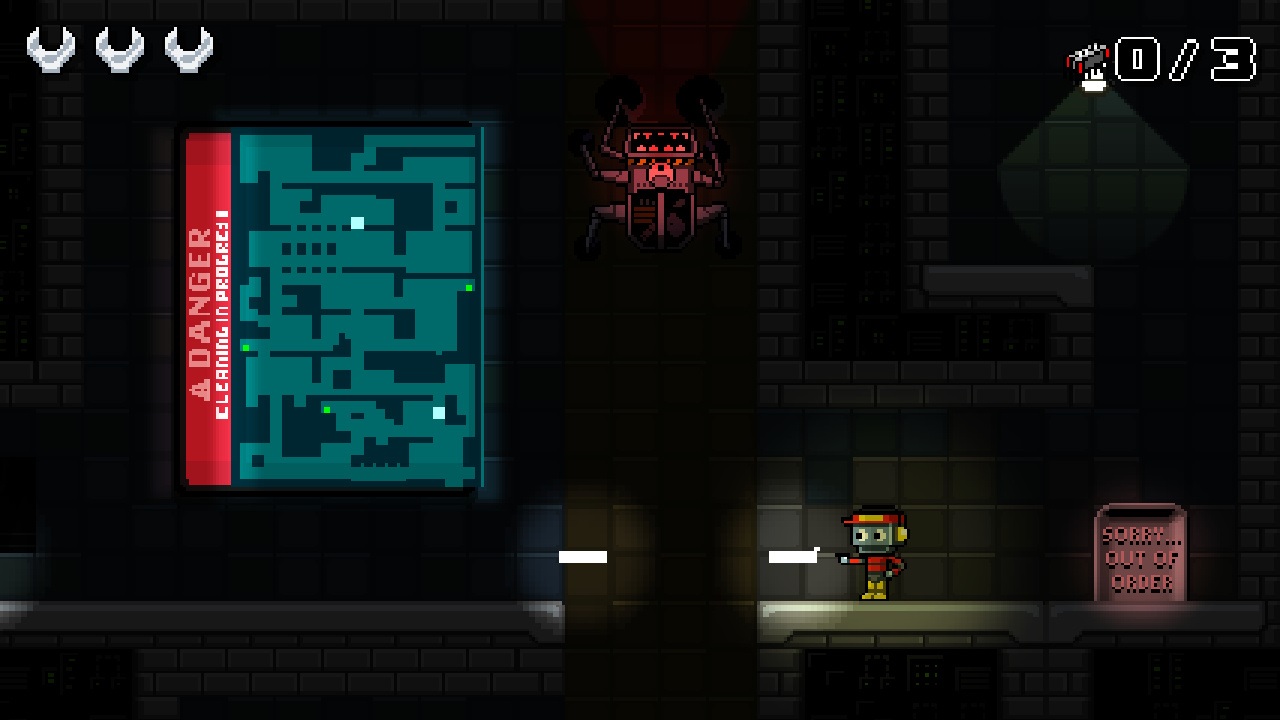1280x720 pixels.
Task: Click the white platform beside the player's gun
Action: [795, 556]
